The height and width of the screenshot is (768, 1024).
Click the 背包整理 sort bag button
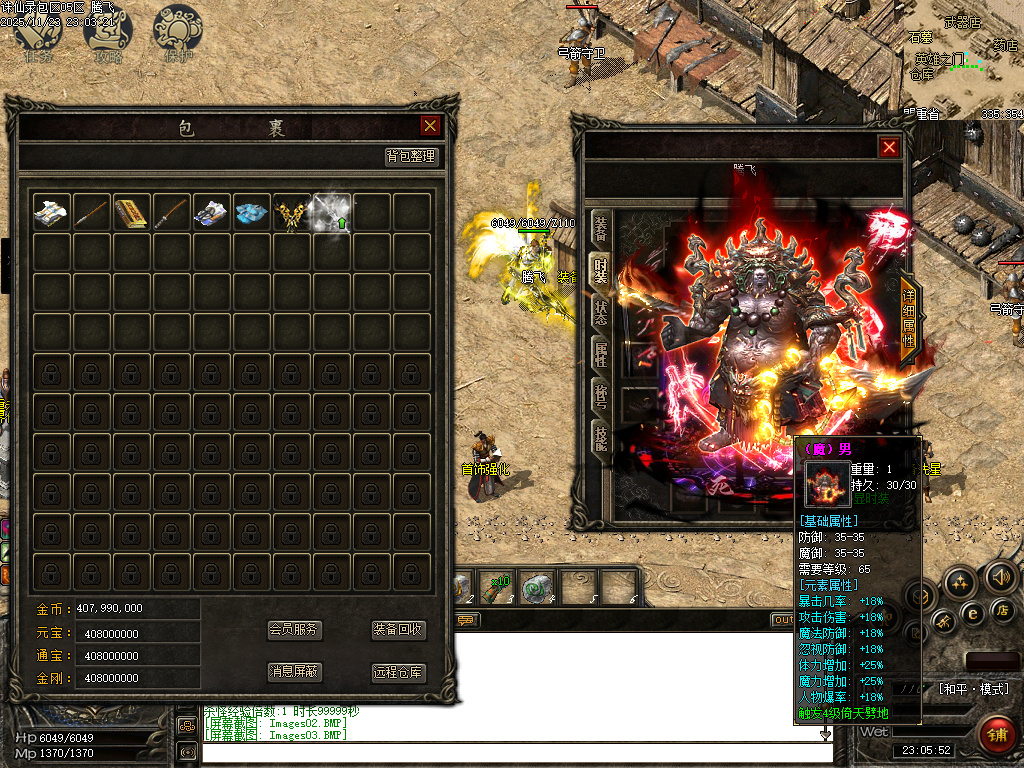point(412,157)
